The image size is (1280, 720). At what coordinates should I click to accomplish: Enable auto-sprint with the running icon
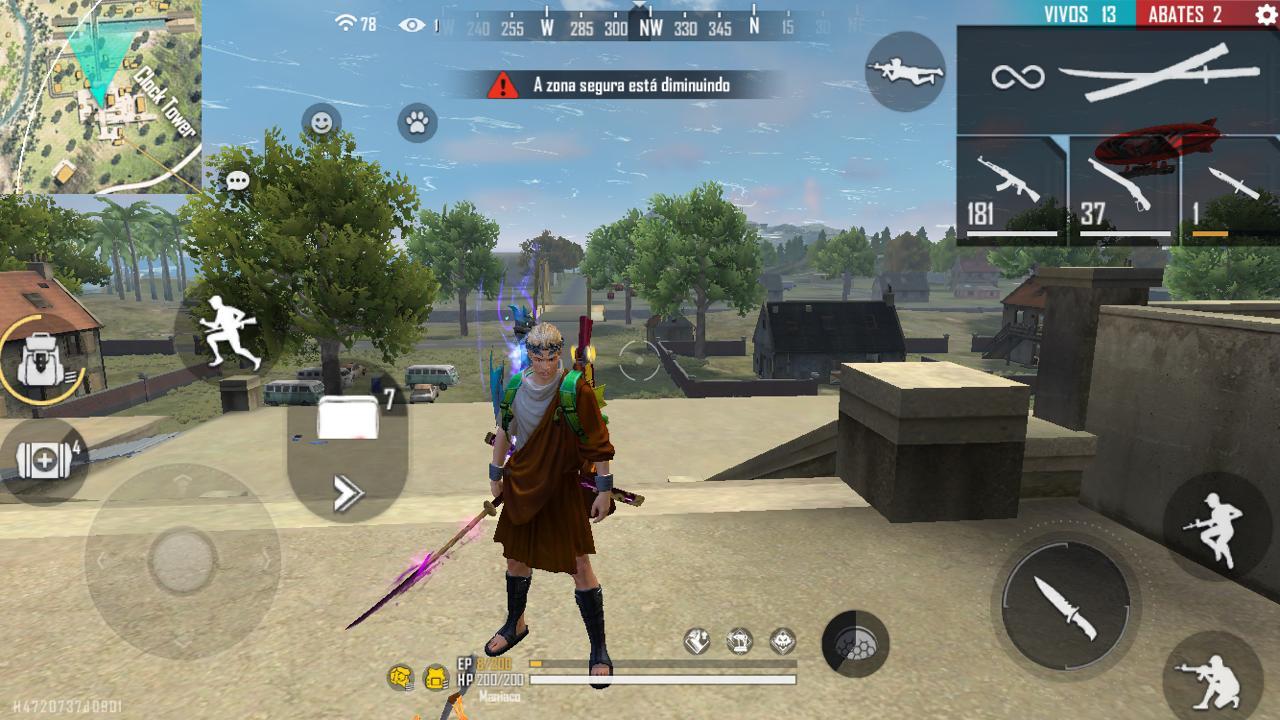pyautogui.click(x=230, y=330)
